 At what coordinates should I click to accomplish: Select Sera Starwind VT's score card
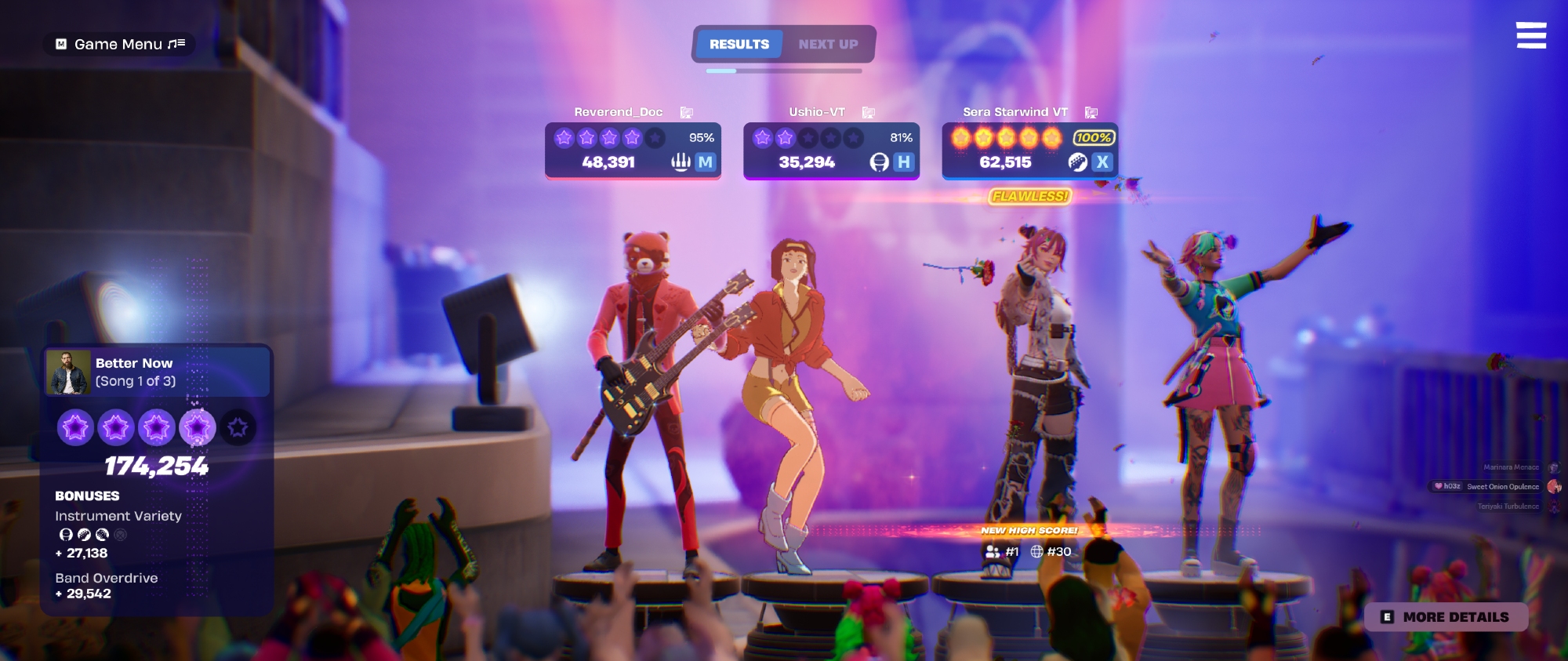coord(1029,151)
